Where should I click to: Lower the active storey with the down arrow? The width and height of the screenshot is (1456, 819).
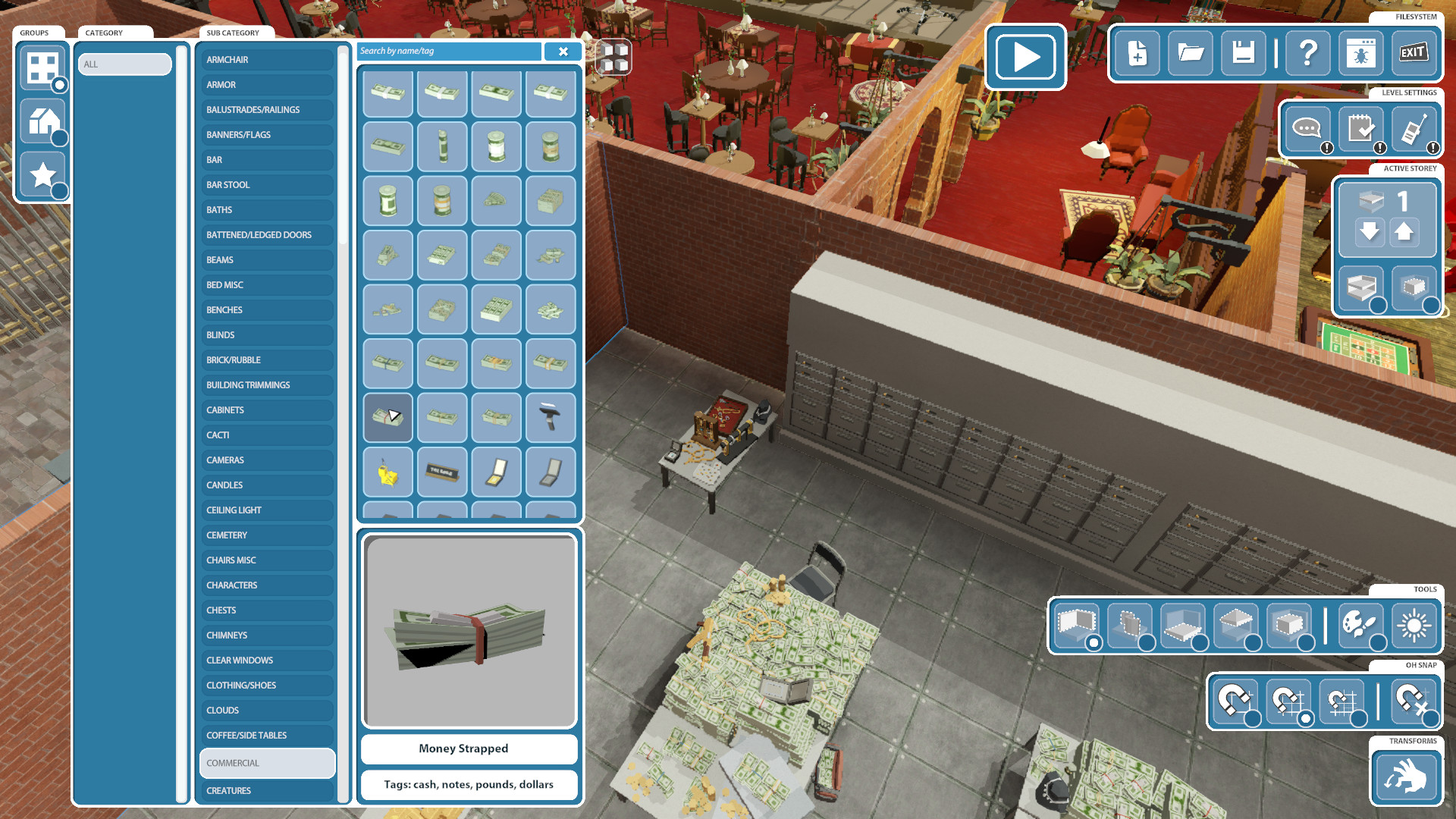click(x=1370, y=233)
